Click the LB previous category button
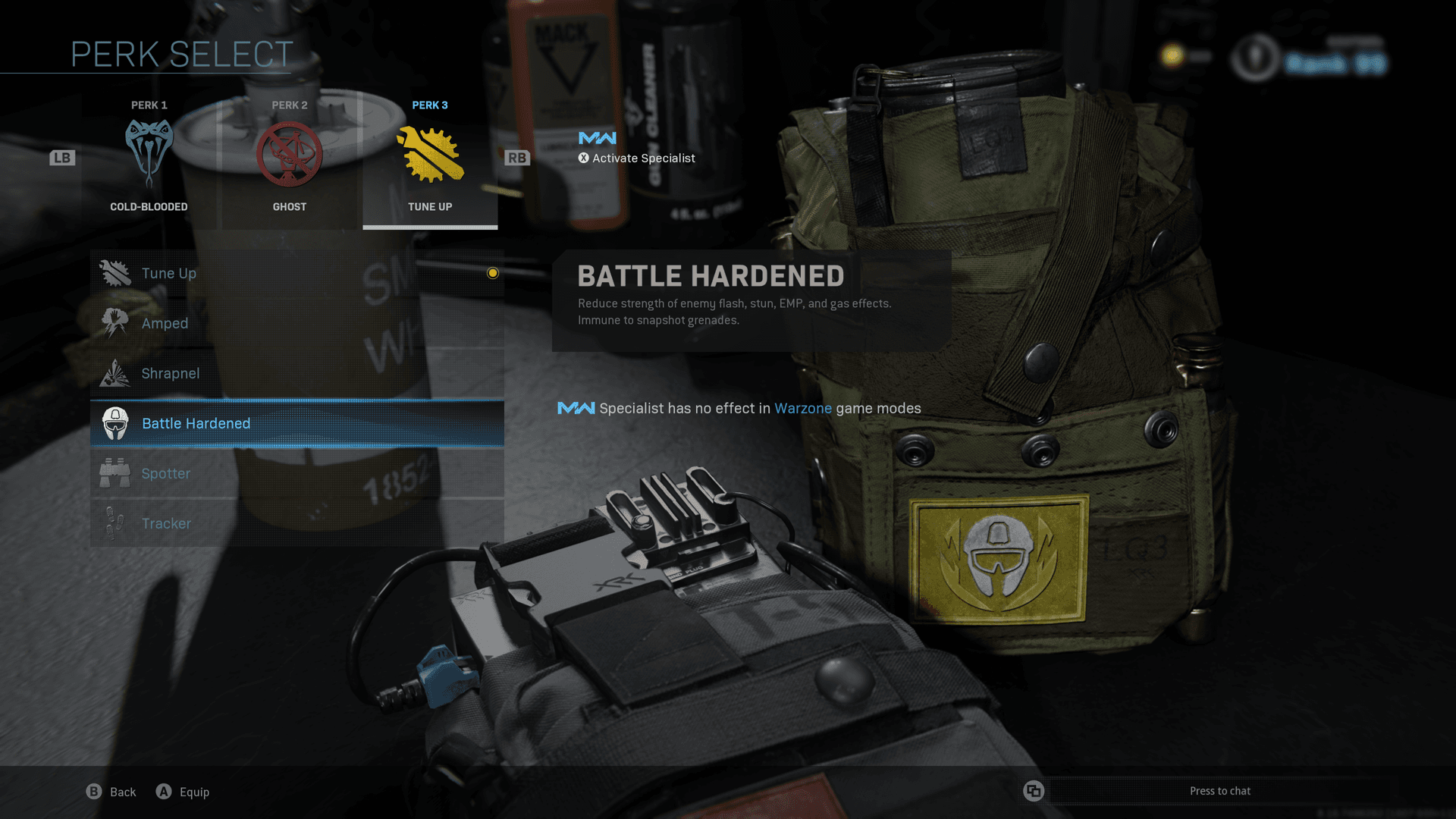This screenshot has height=819, width=1456. click(x=63, y=158)
